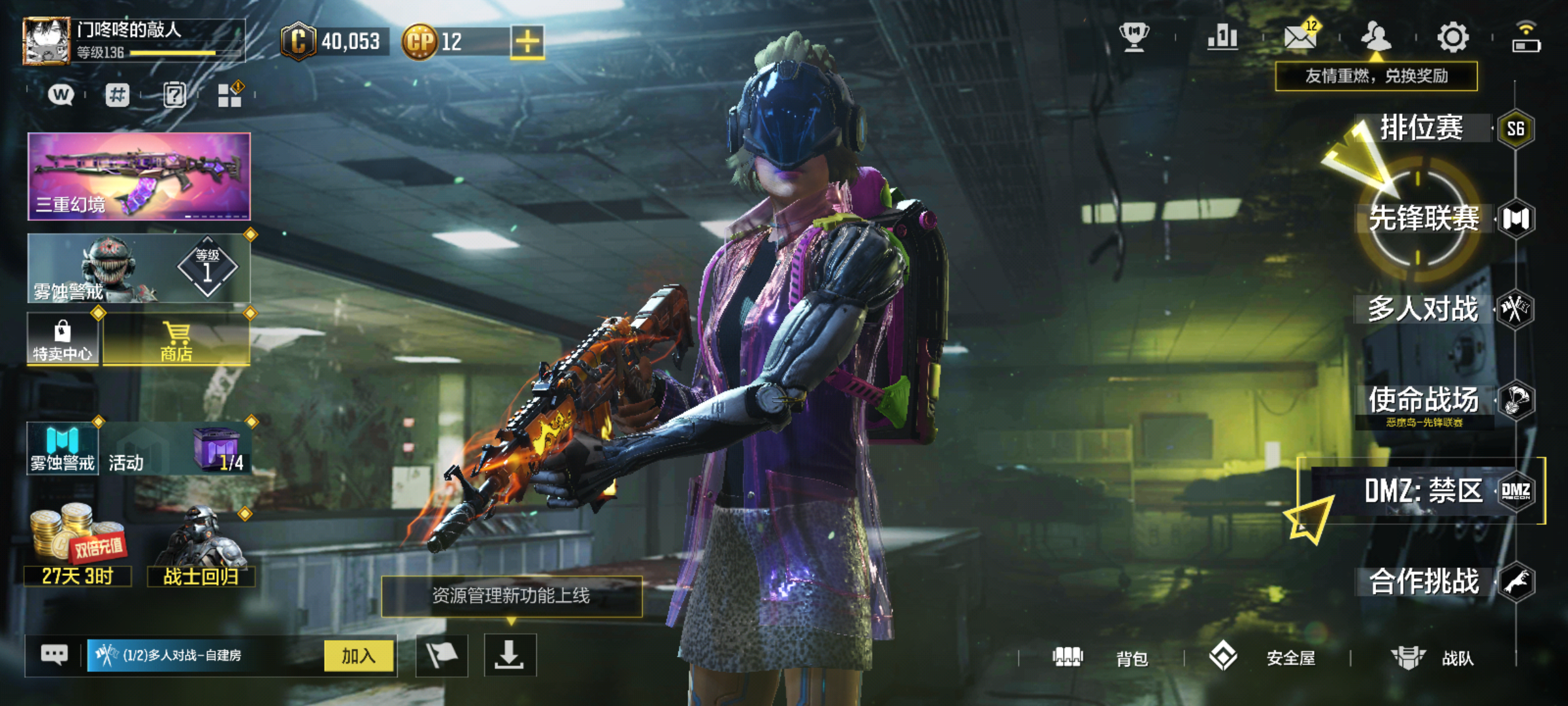Choose 先锋联赛 mode
The width and height of the screenshot is (1568, 706).
click(x=1424, y=218)
